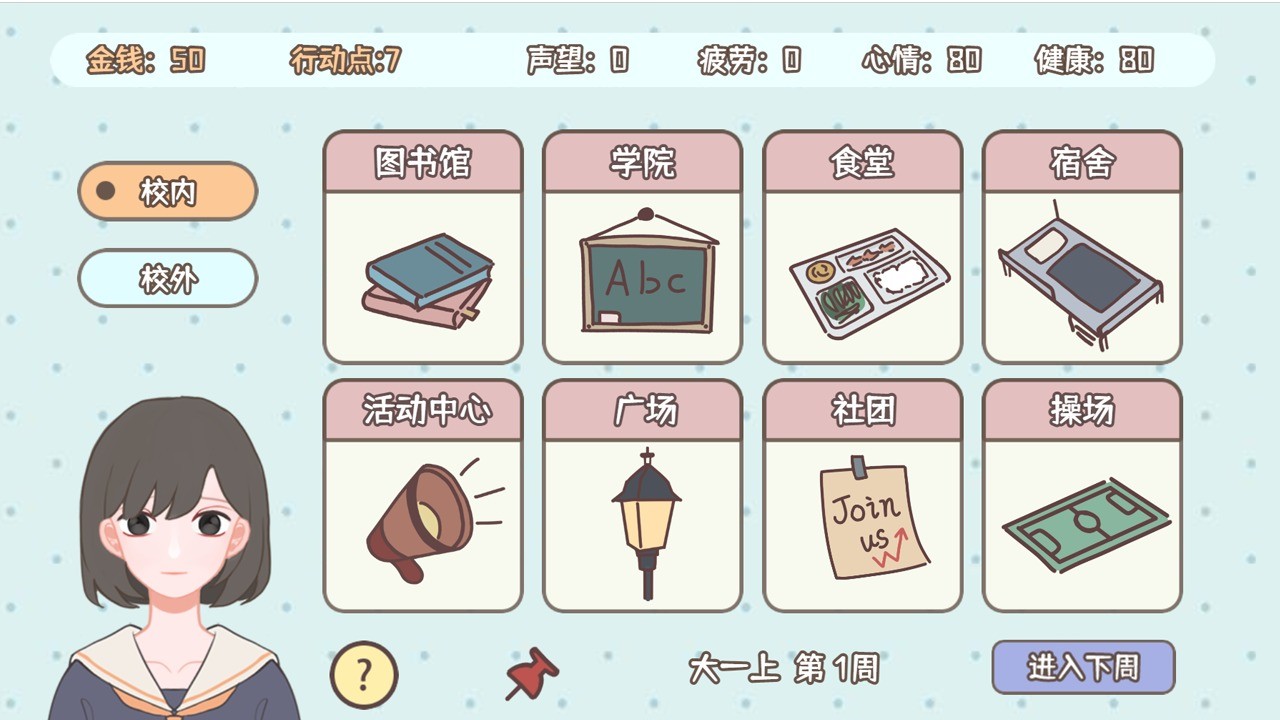The height and width of the screenshot is (720, 1280).
Task: Select the 宿舍 card header
Action: coord(1082,160)
